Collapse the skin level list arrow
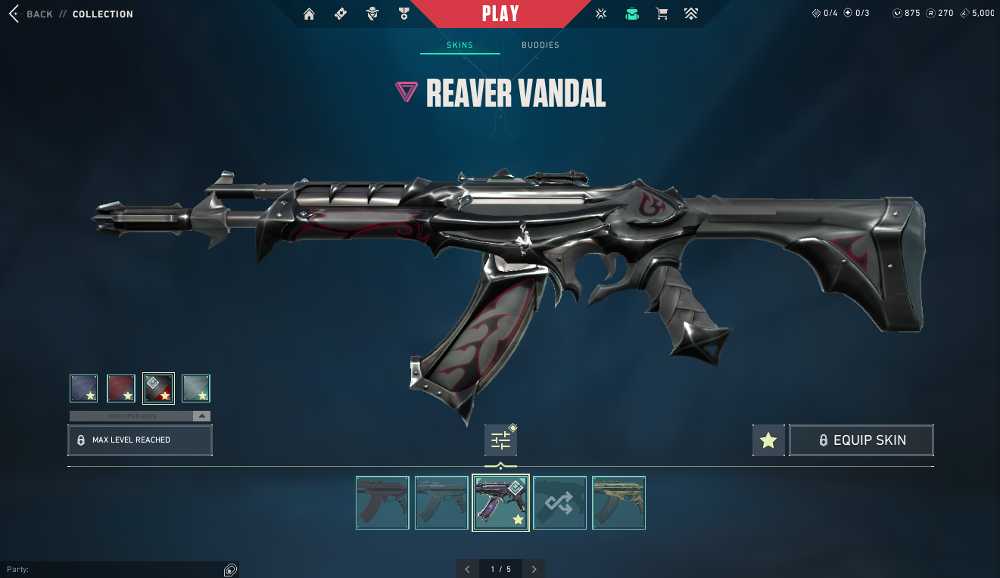This screenshot has width=1000, height=578. click(x=201, y=416)
